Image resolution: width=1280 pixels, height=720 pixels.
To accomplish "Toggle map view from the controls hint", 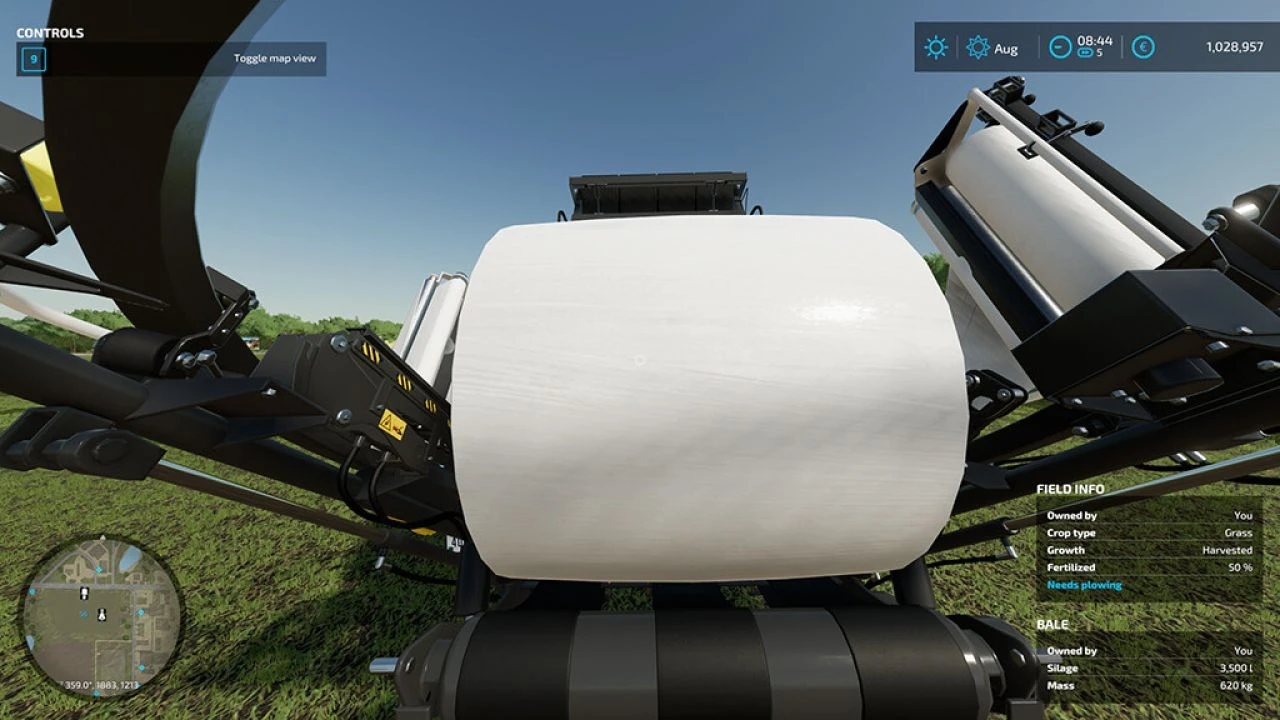I will coord(274,58).
